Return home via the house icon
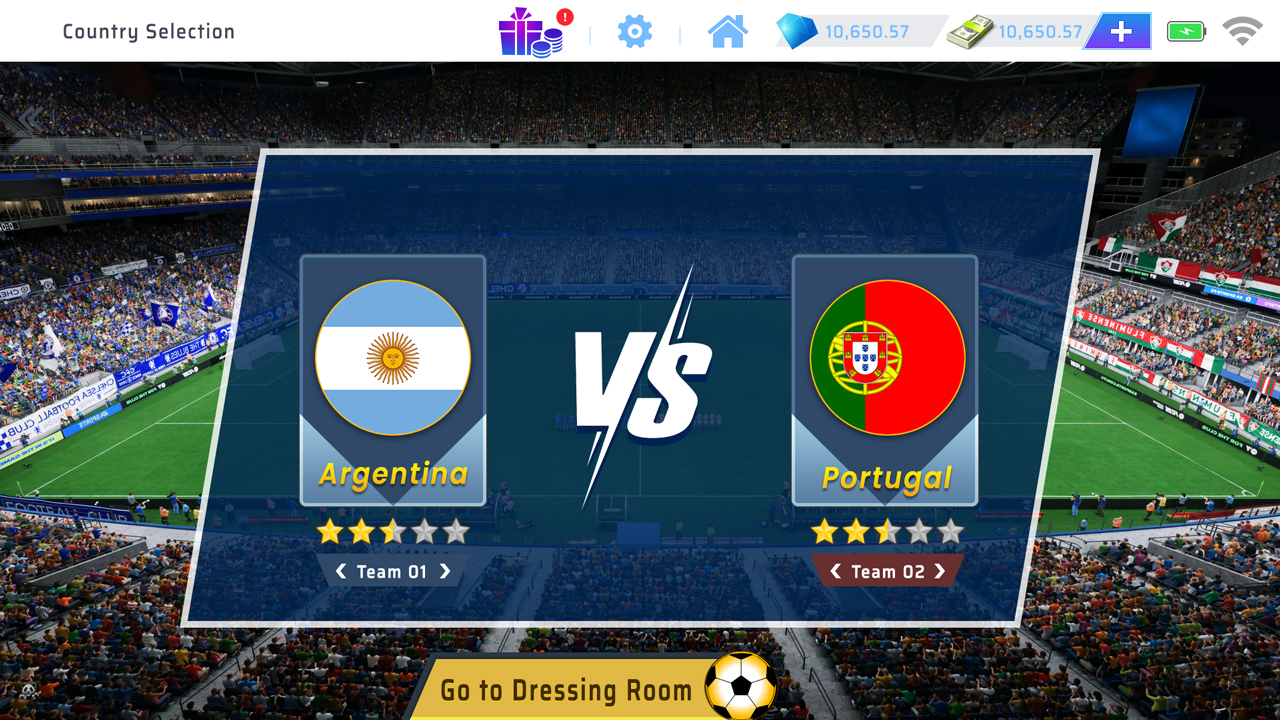The height and width of the screenshot is (720, 1280). 727,31
